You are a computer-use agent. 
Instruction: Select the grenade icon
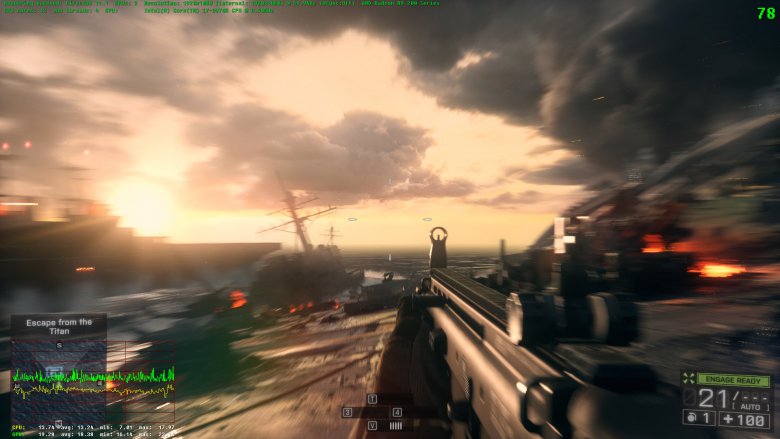coord(689,418)
